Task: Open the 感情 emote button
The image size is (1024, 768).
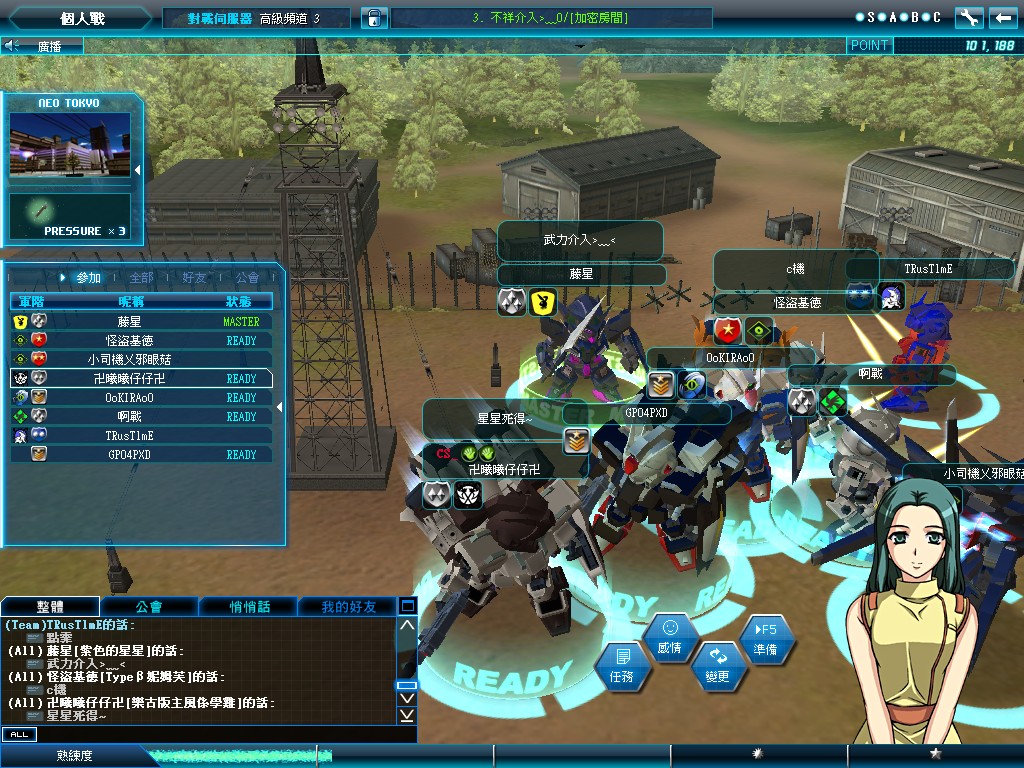Action: [670, 638]
